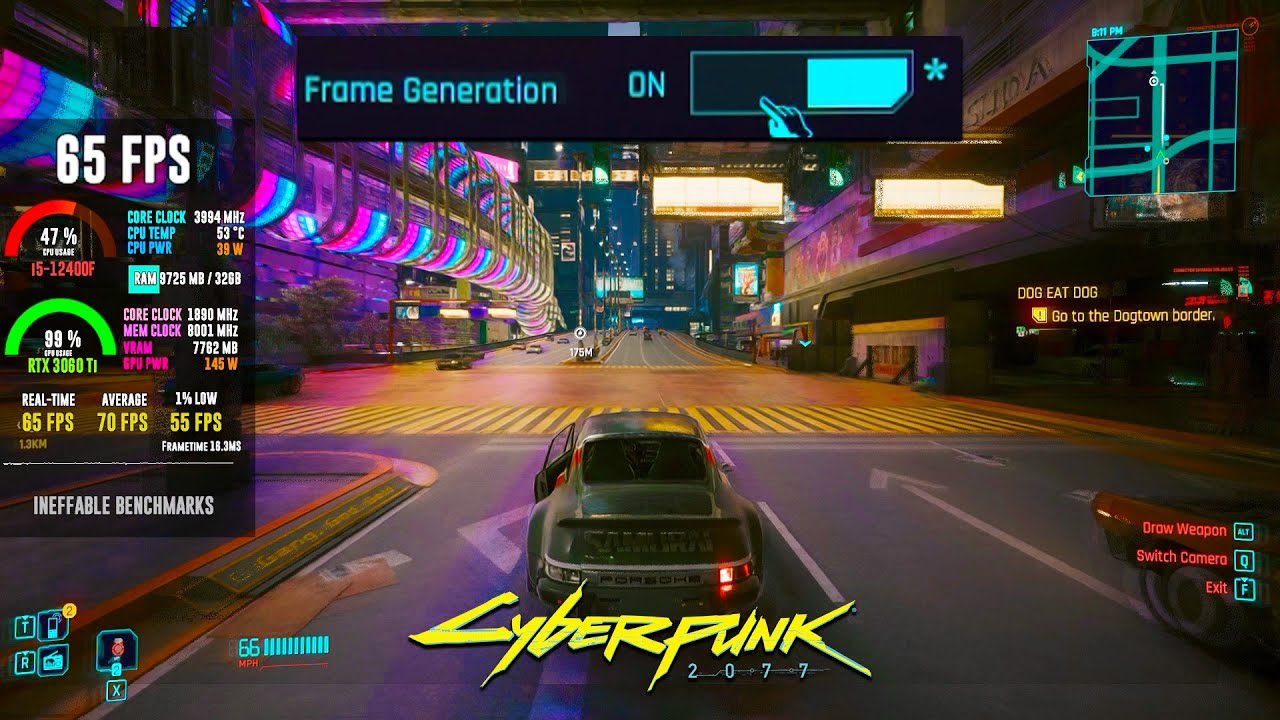Click the X keybind under the inhaler
The width and height of the screenshot is (1280, 720).
[x=116, y=688]
